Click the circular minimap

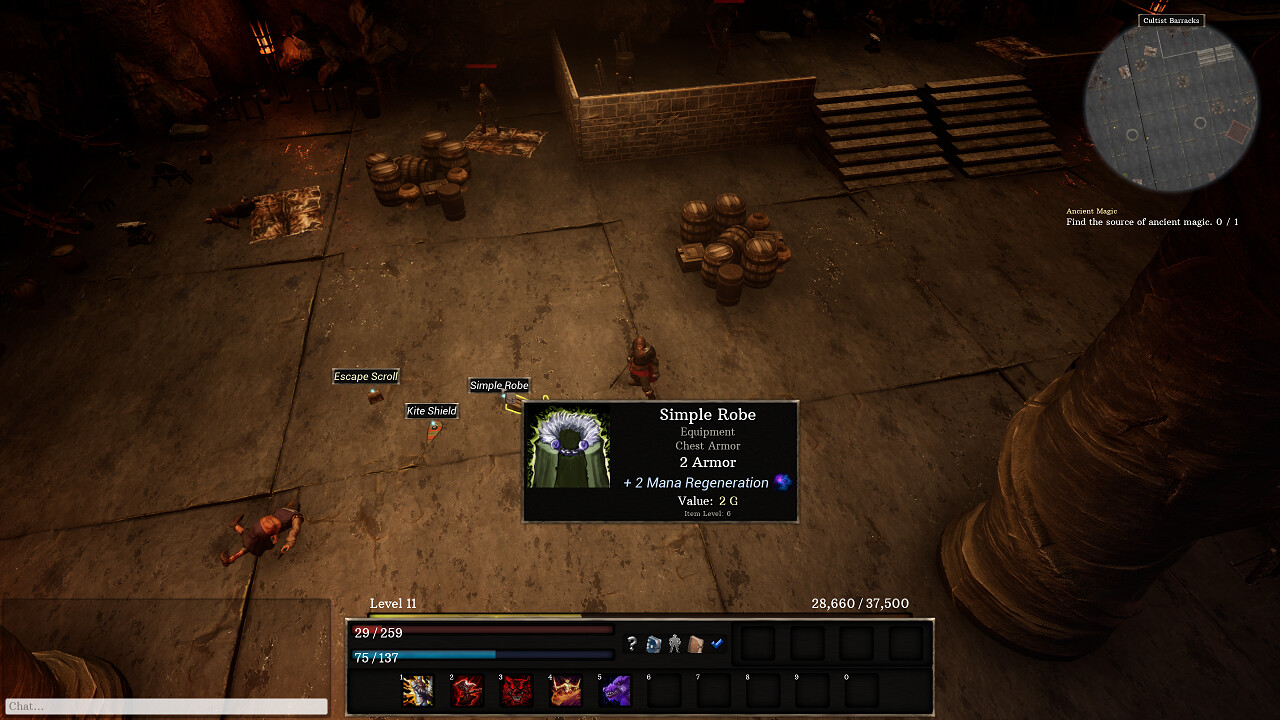[1170, 106]
